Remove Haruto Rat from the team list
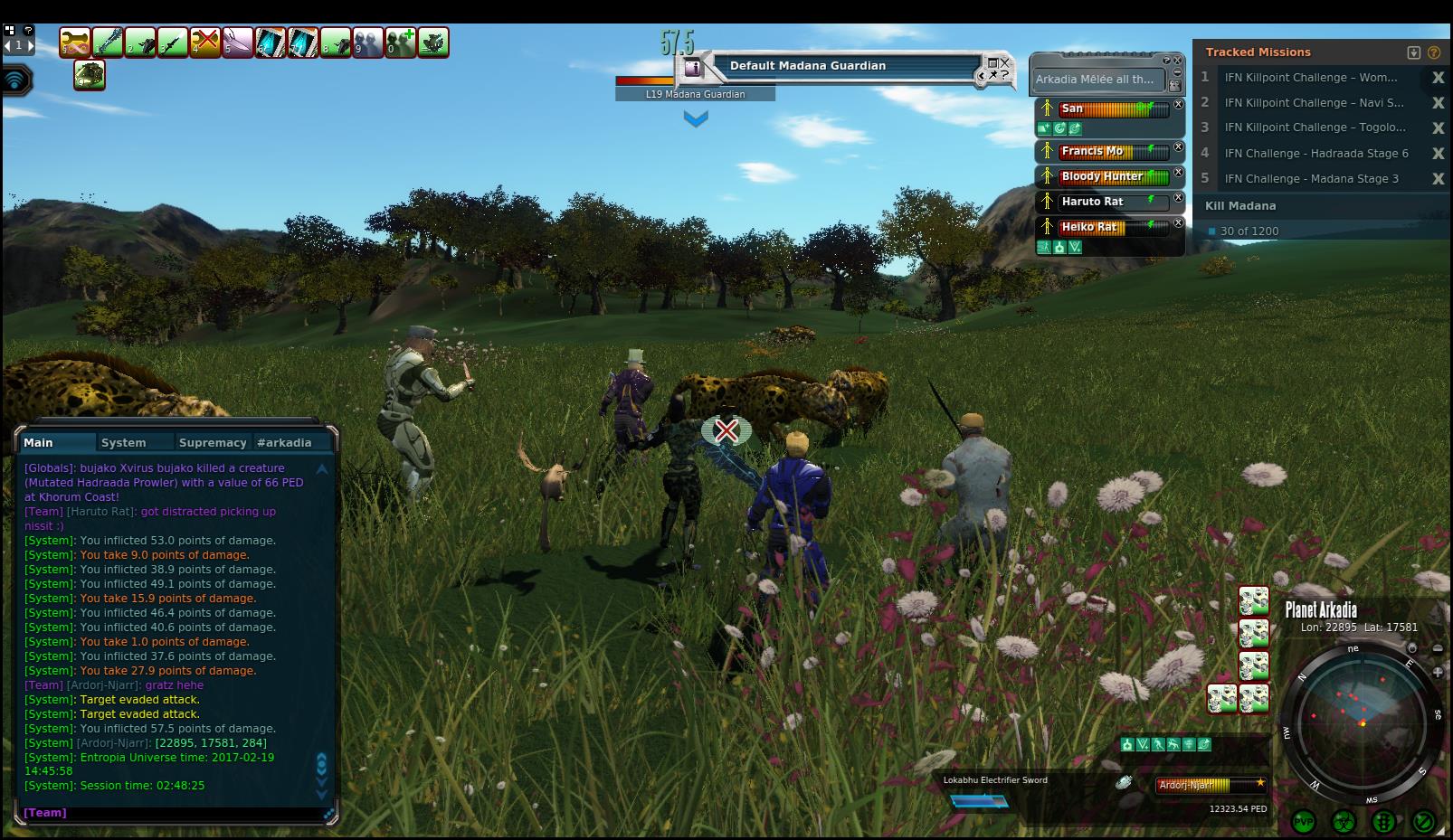The width and height of the screenshot is (1453, 840). [x=1178, y=197]
